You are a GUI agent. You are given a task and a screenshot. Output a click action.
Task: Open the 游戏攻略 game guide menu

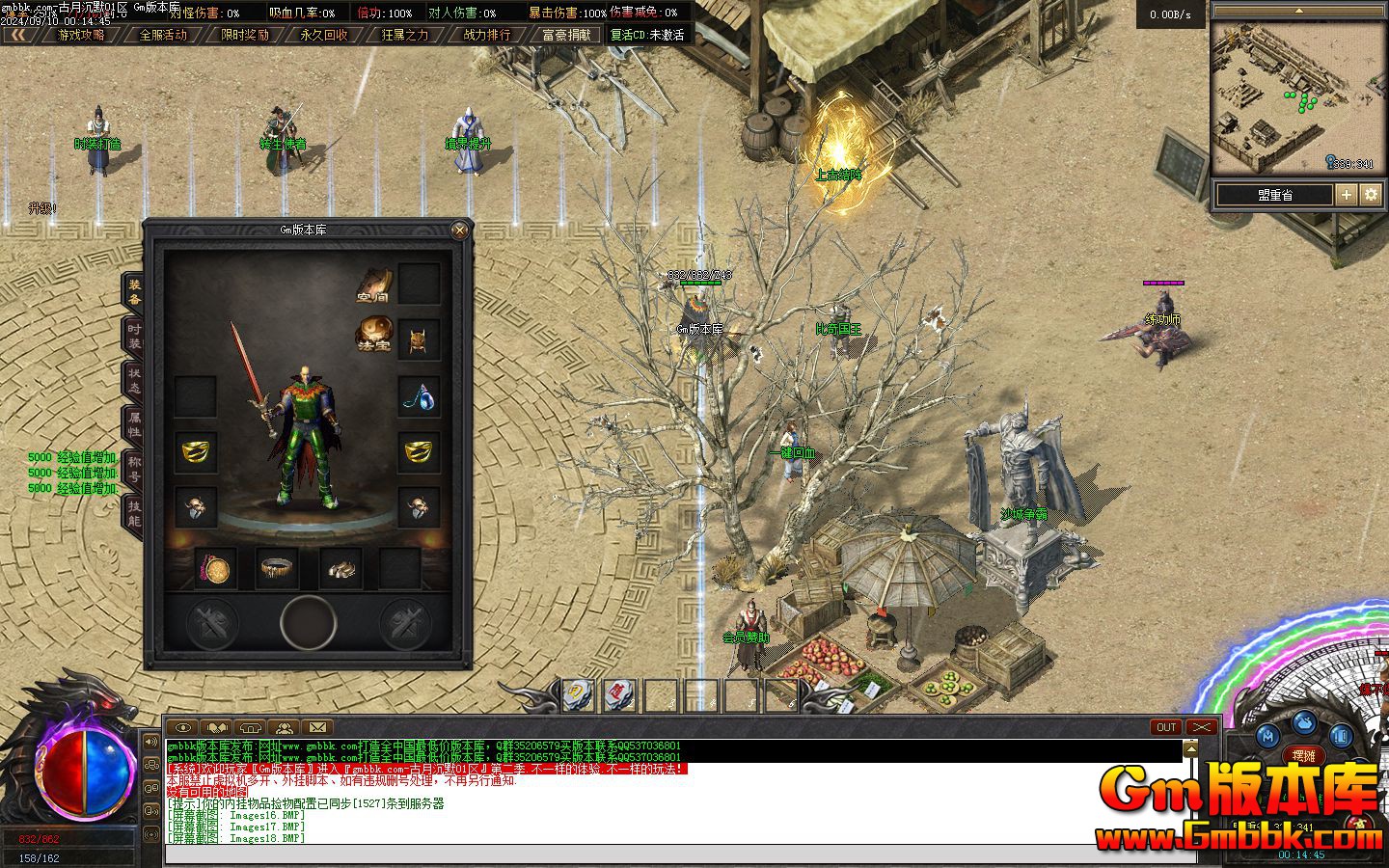coord(81,35)
